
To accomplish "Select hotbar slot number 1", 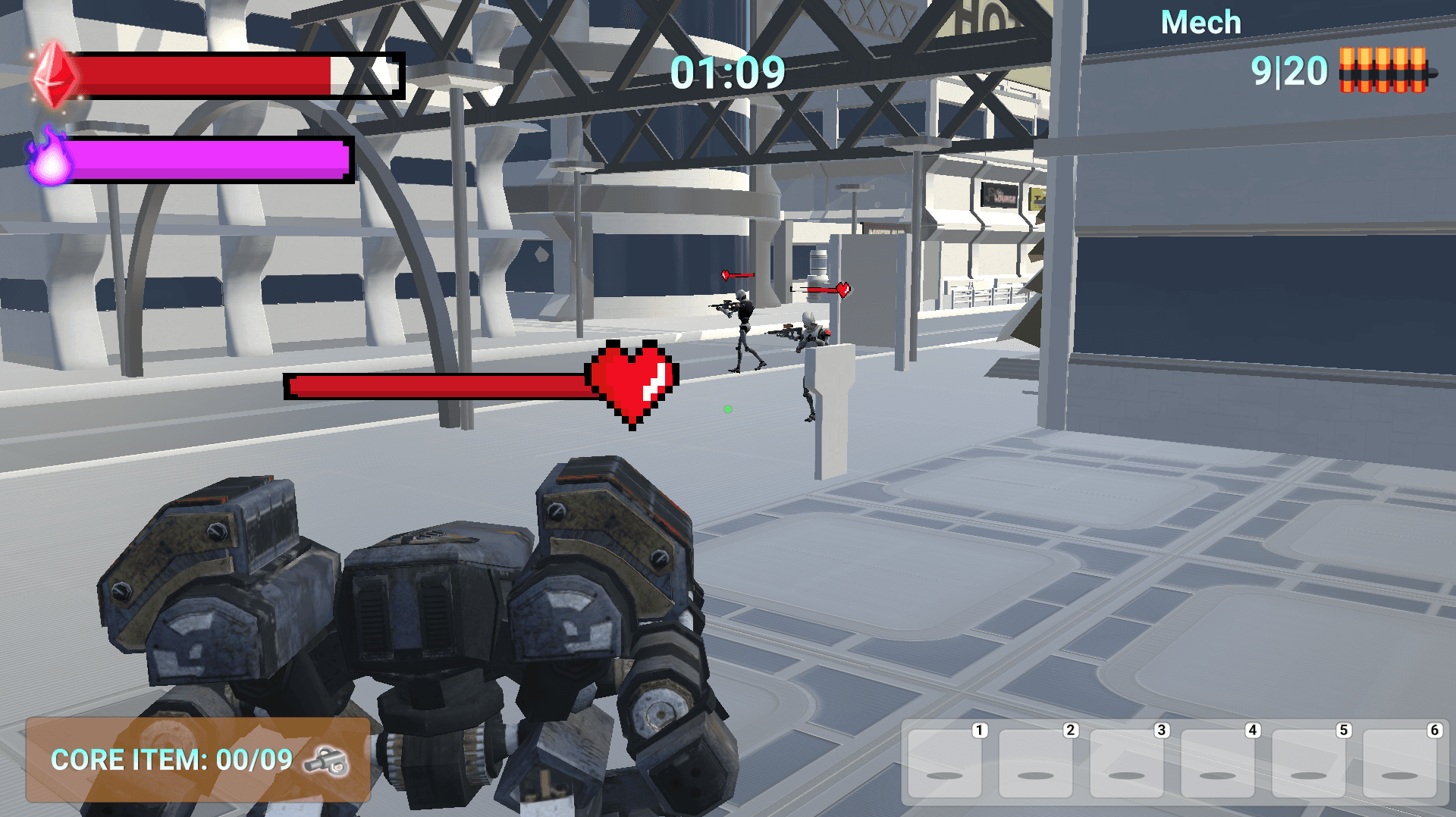I will click(945, 764).
